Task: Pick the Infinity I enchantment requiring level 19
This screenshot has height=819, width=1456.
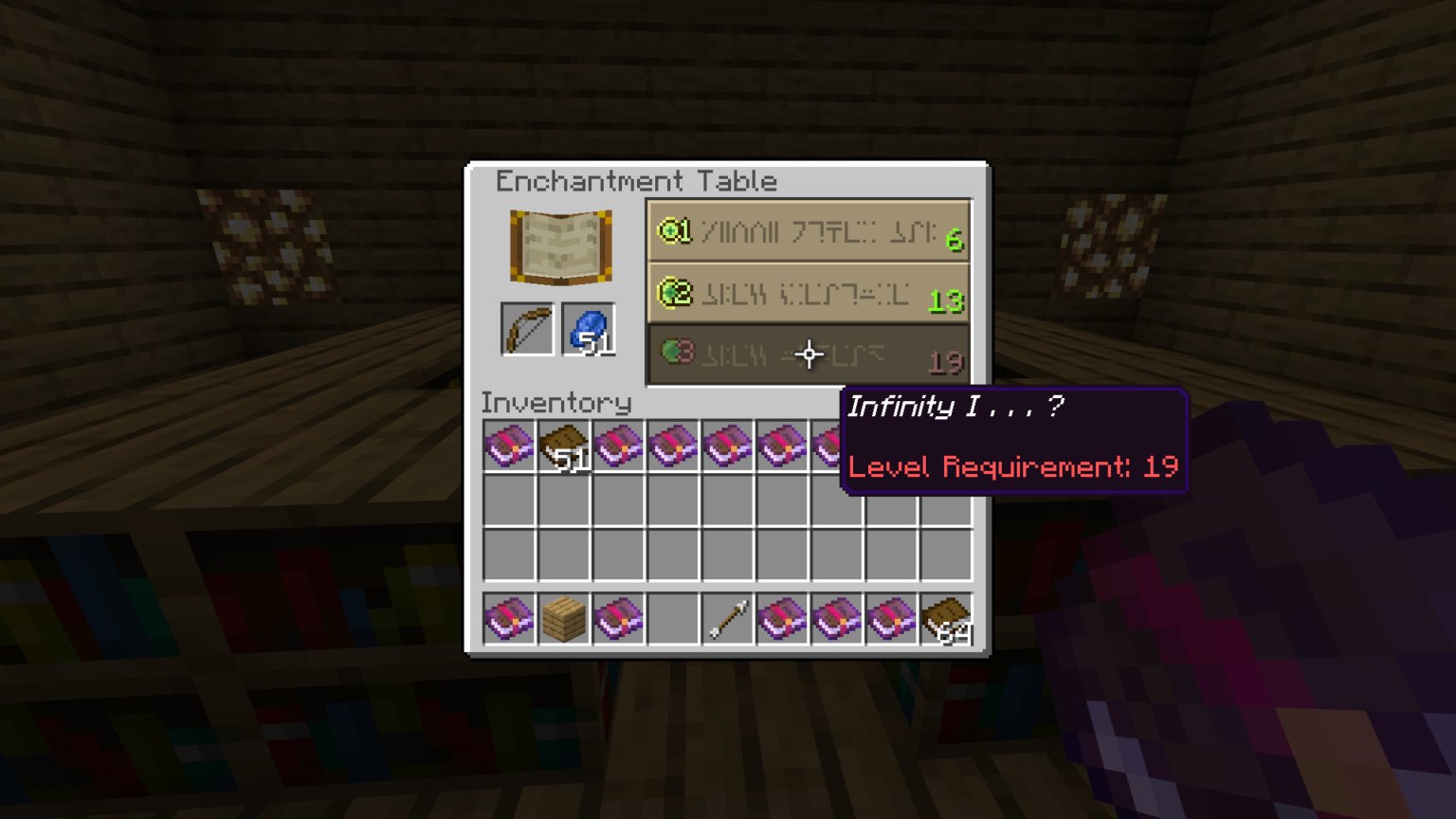Action: pyautogui.click(x=807, y=355)
